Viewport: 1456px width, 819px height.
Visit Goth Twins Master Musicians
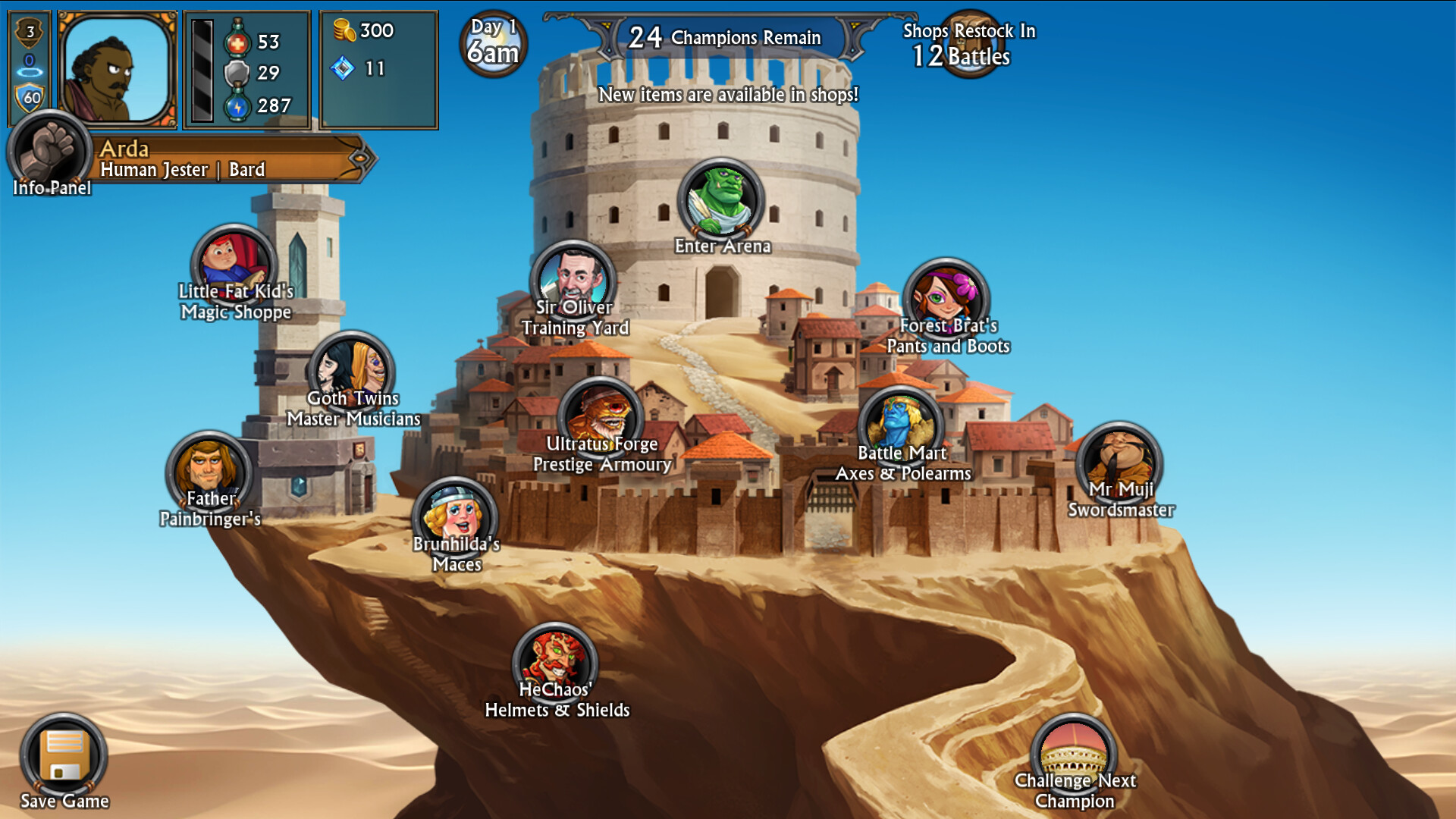click(351, 372)
